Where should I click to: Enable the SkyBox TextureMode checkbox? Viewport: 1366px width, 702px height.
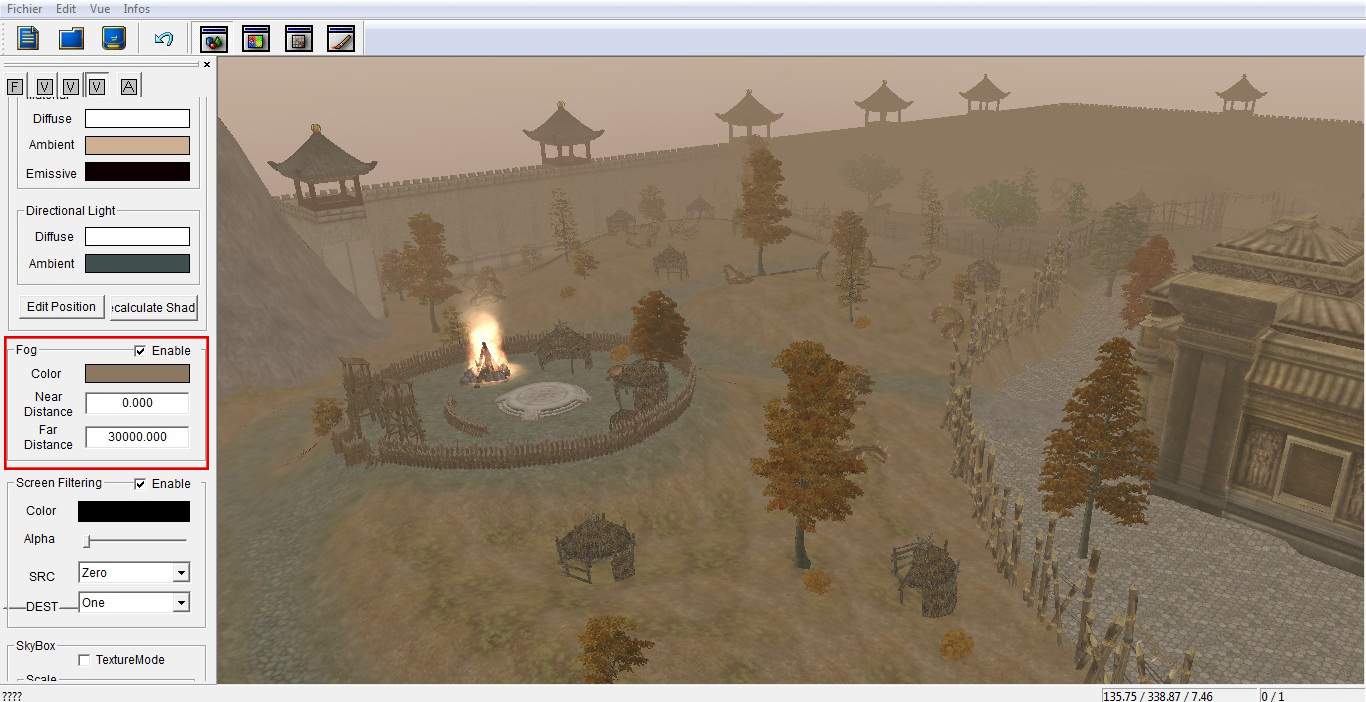click(84, 660)
